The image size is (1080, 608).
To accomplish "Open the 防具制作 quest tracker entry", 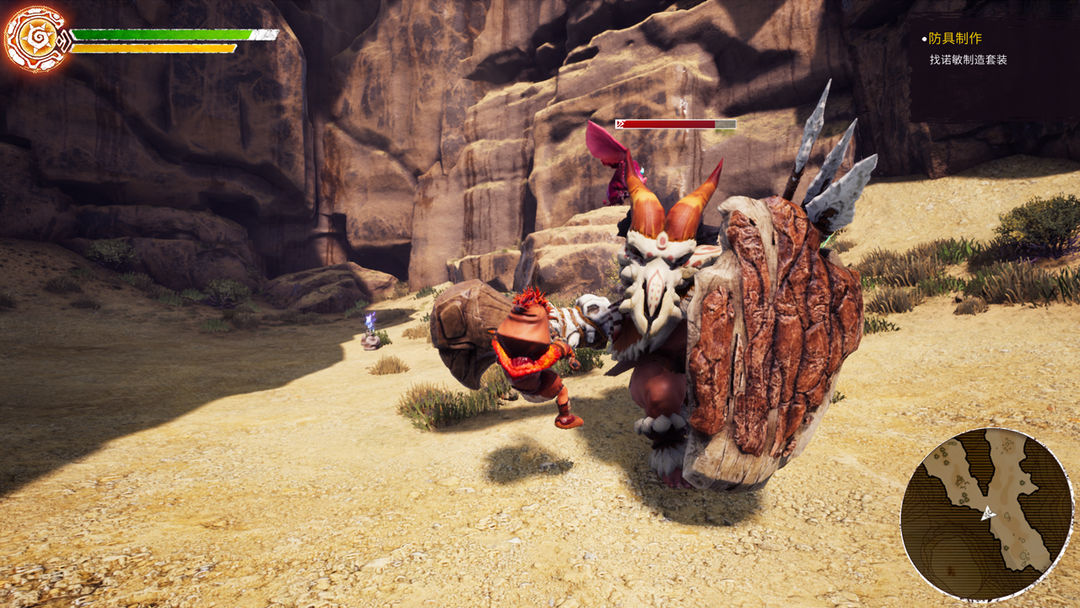I will [x=955, y=39].
